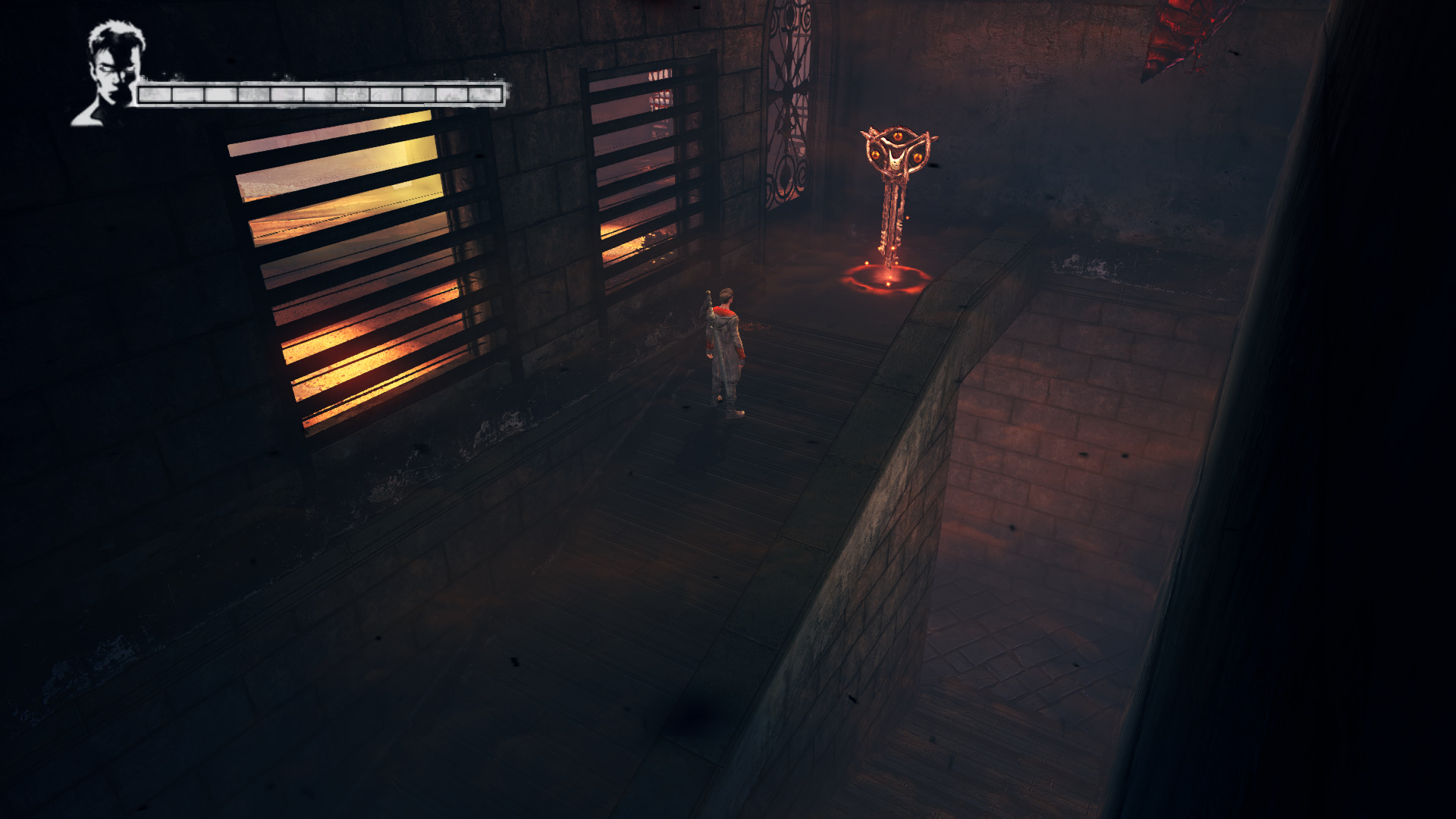Click Dante's portrait icon in the HUD
Viewport: 1456px width, 819px height.
[110, 74]
